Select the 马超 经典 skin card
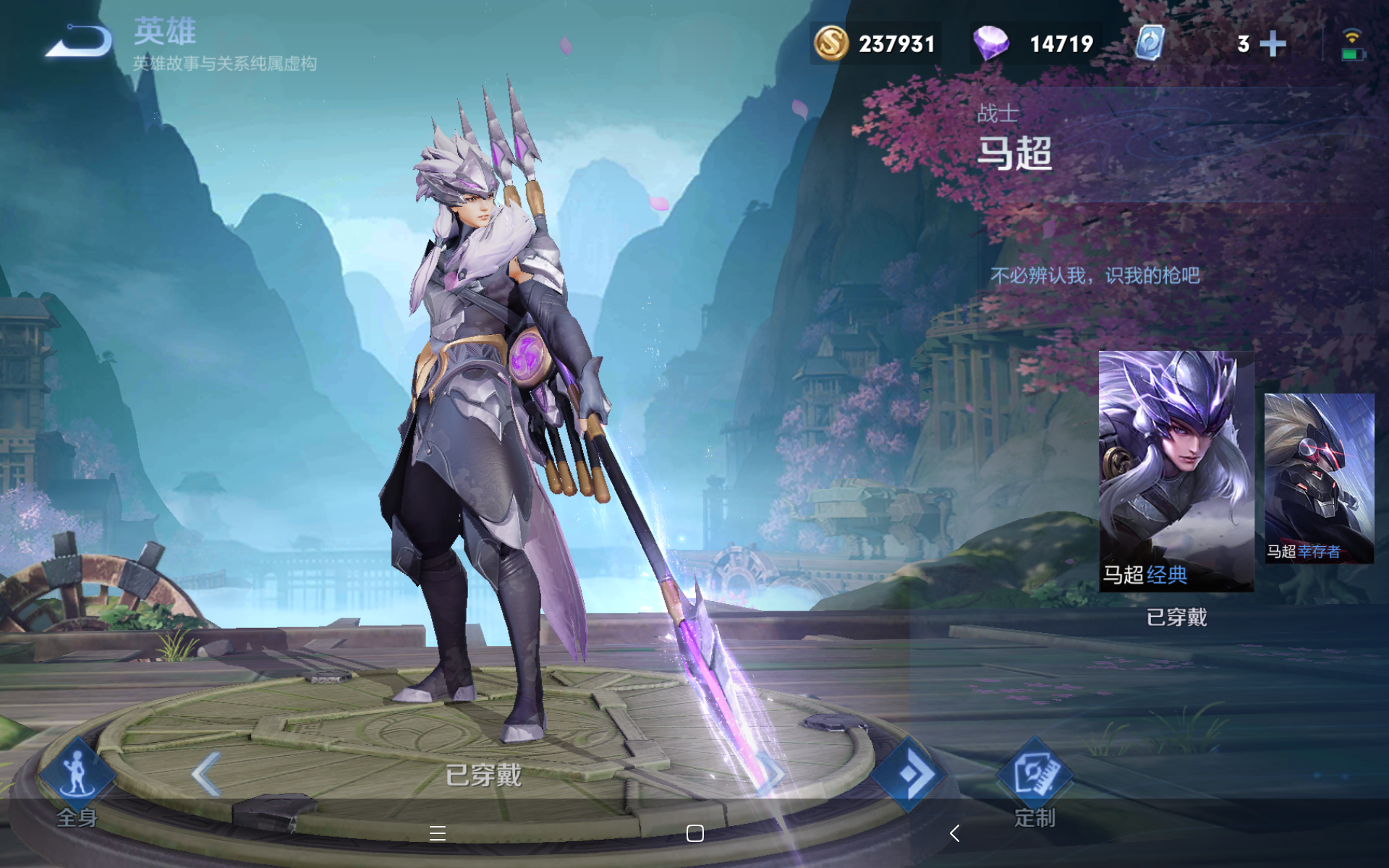The height and width of the screenshot is (868, 1389). [x=1176, y=471]
